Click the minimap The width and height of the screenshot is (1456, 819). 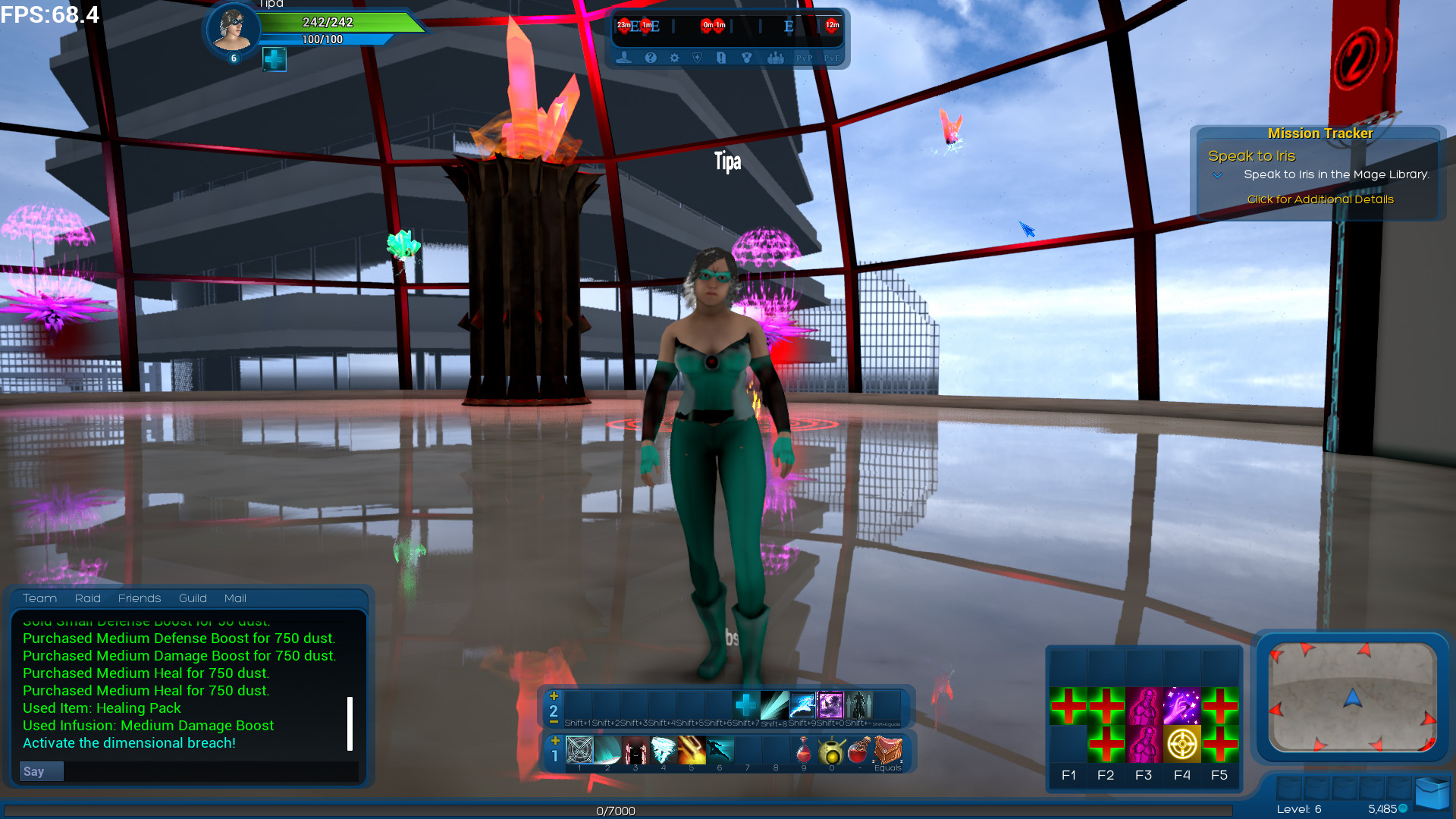(x=1353, y=698)
